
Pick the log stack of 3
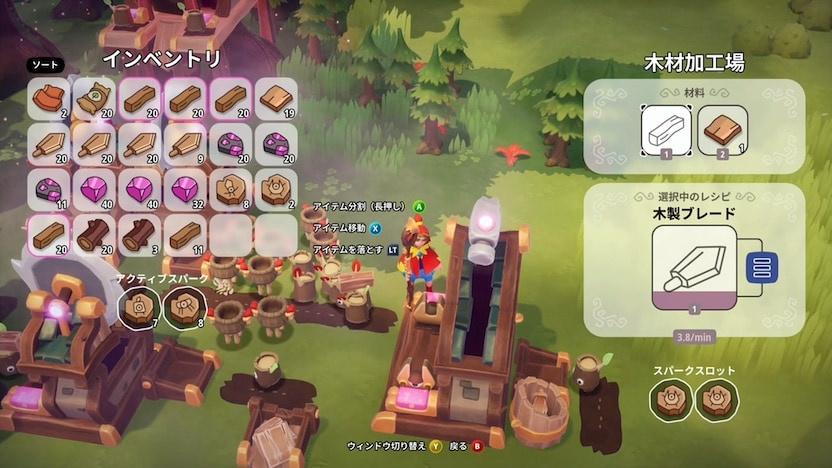point(140,233)
